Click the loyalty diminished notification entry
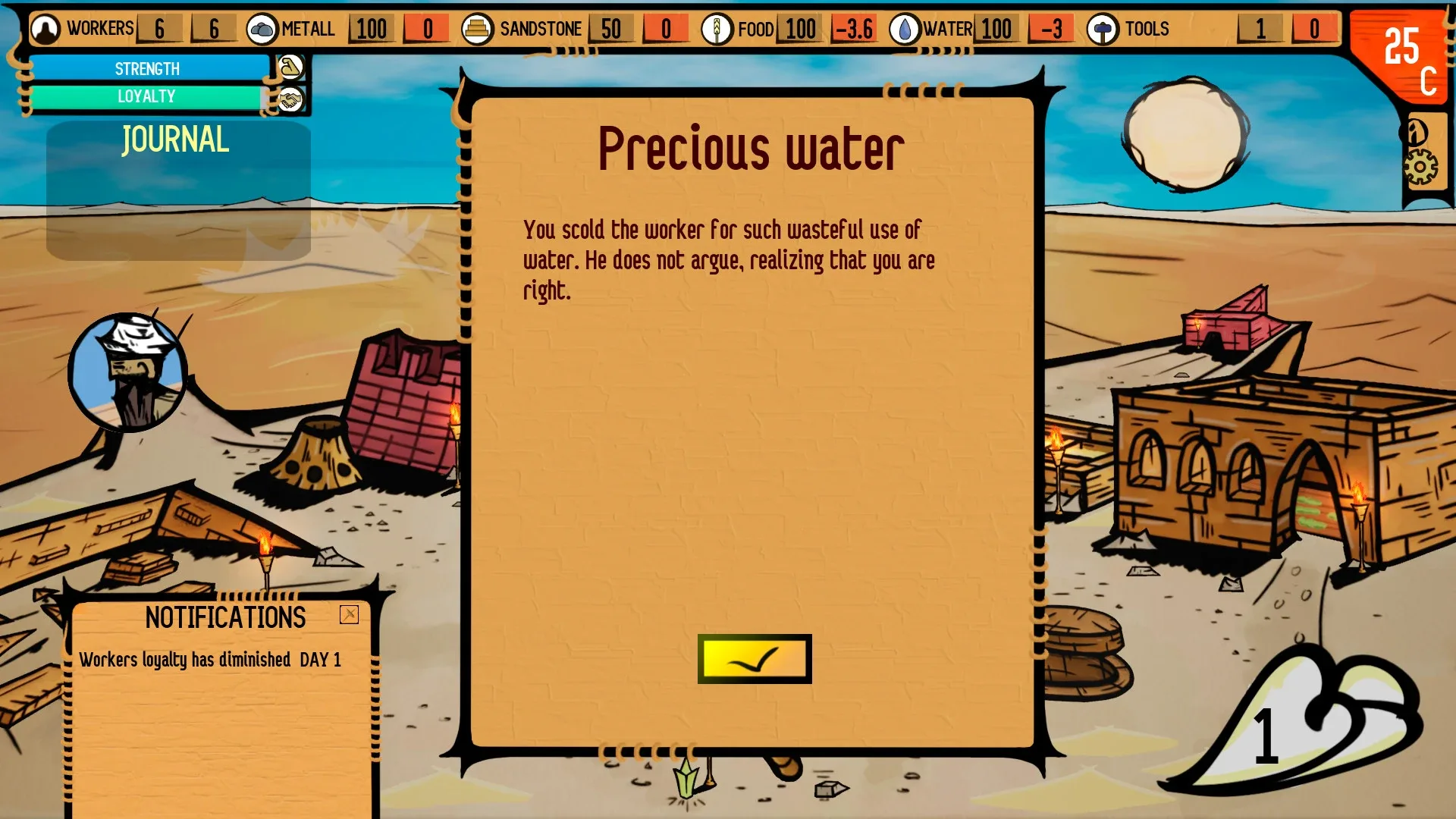This screenshot has width=1456, height=819. point(210,660)
